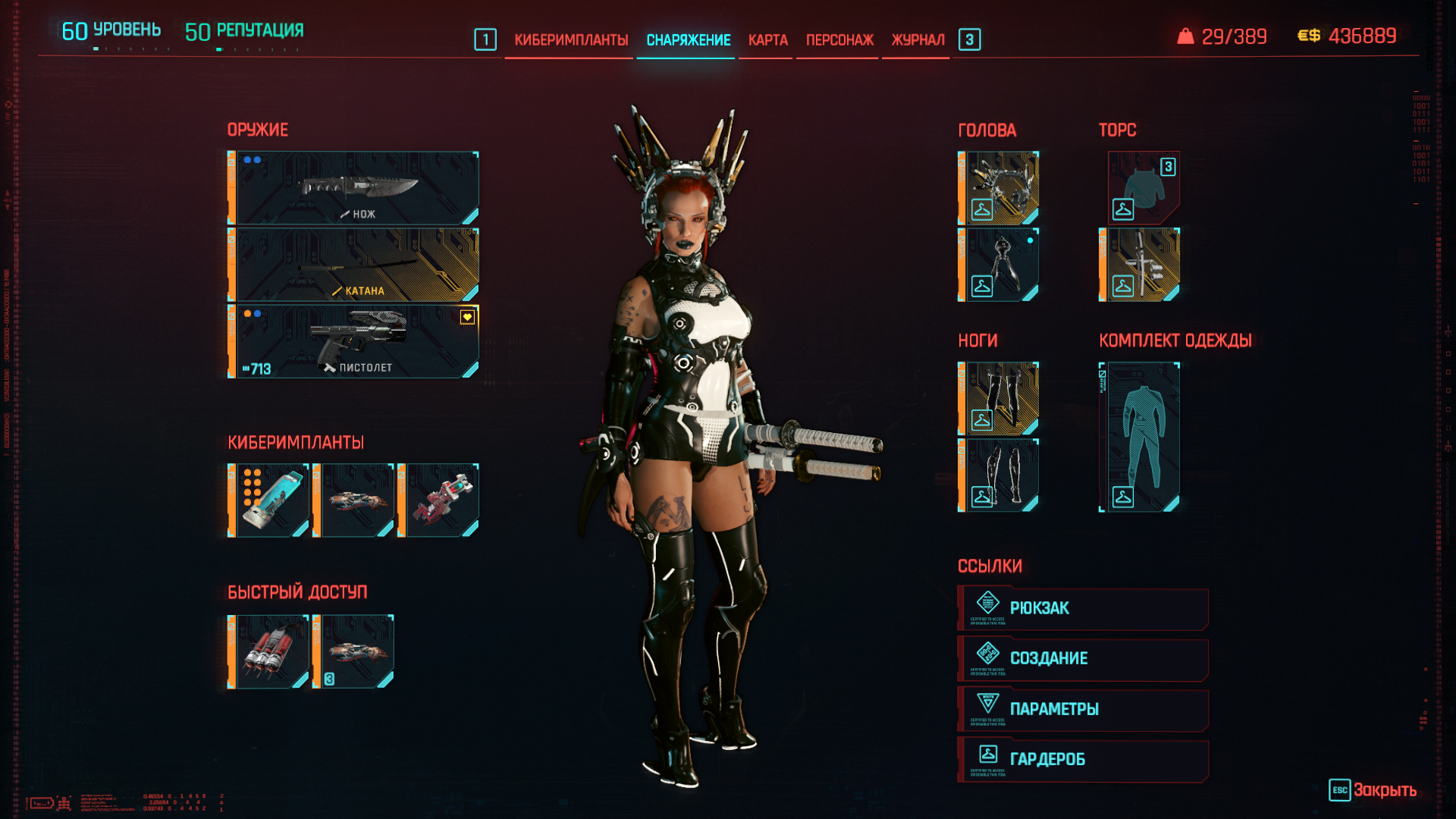Open the Рюкзак link
This screenshot has height=819, width=1456.
click(x=1083, y=608)
